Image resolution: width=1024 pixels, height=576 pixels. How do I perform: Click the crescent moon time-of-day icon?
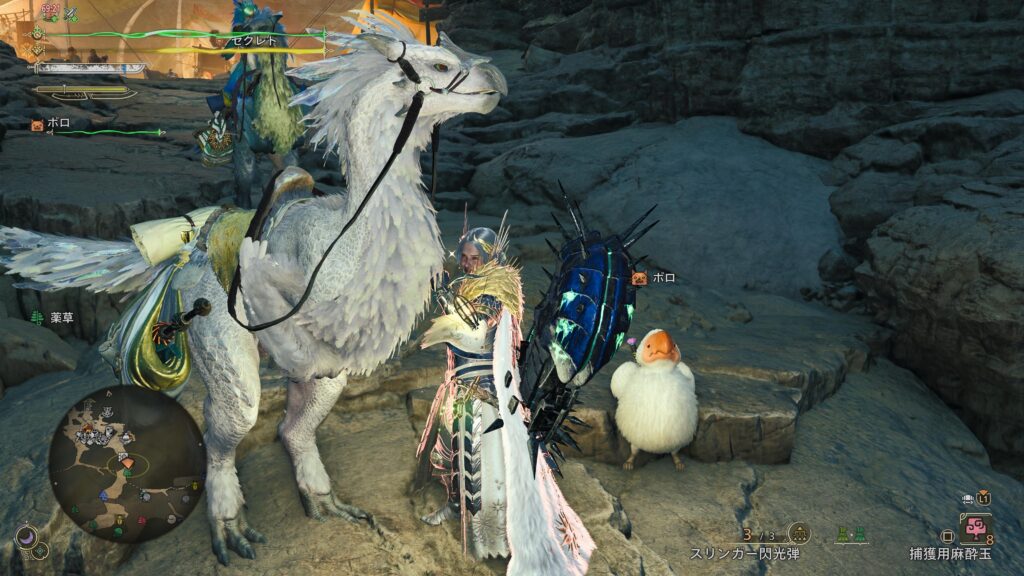coord(27,539)
